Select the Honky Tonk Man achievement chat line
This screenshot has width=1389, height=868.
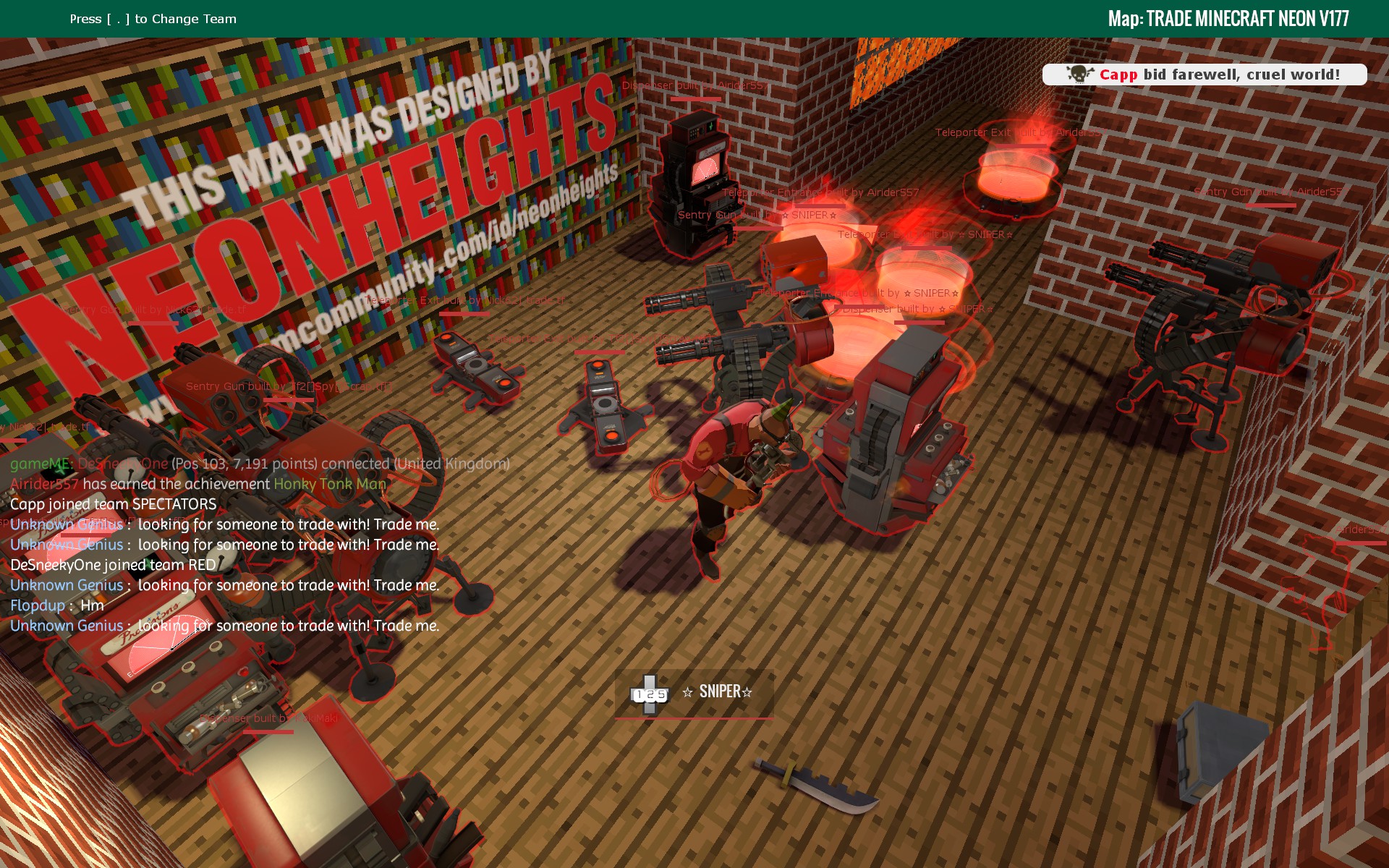(x=198, y=484)
